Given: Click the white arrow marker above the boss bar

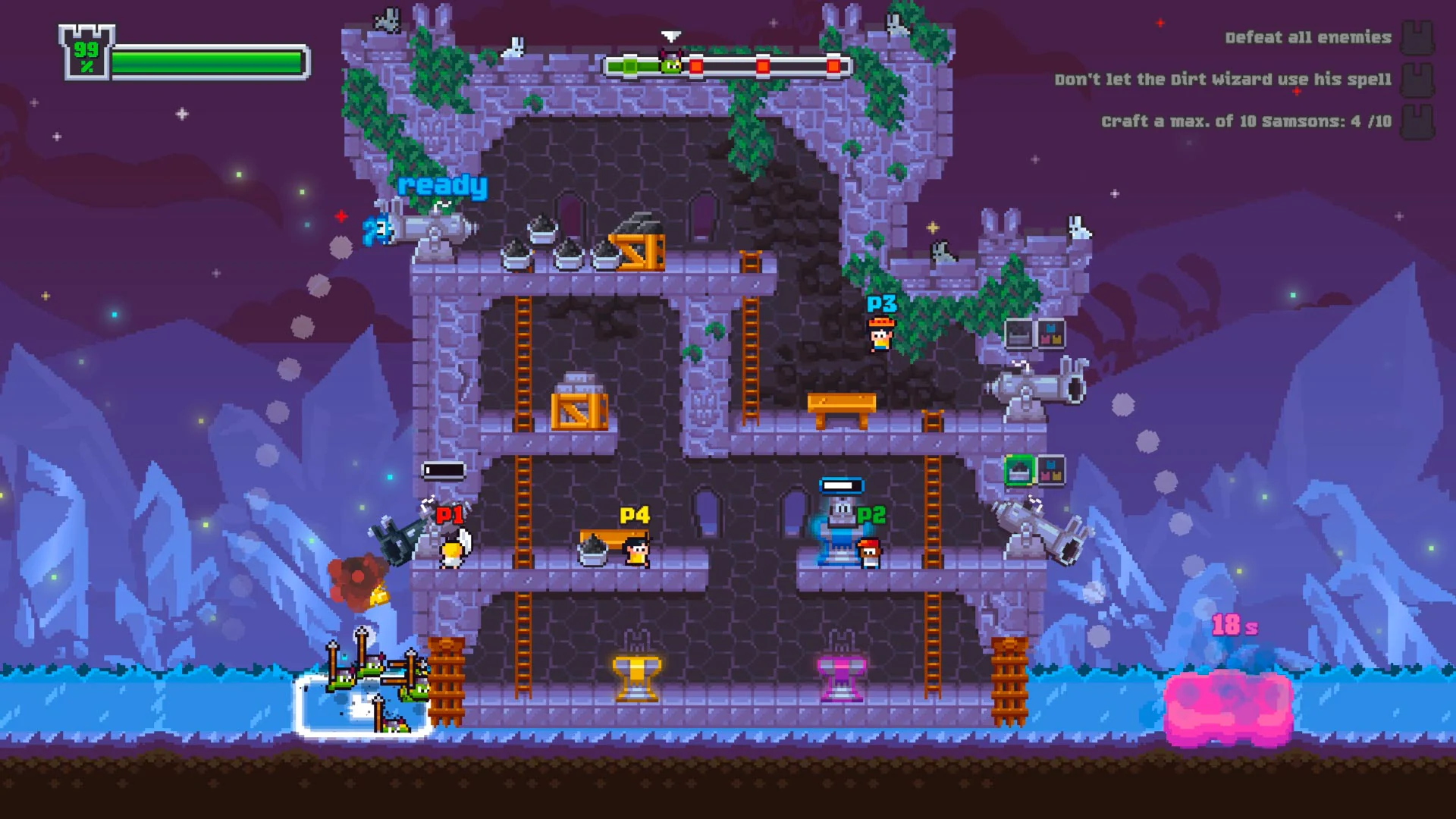Looking at the screenshot, I should (670, 35).
